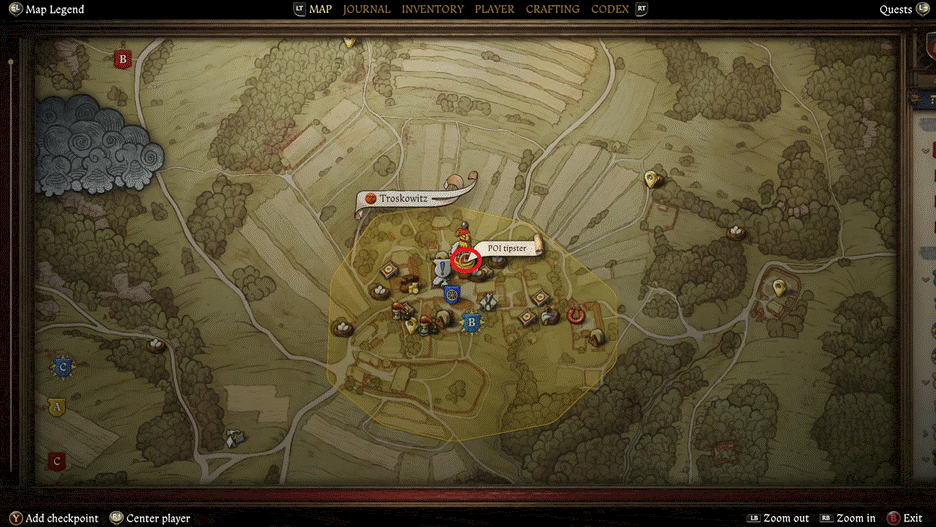Click the POI tipster map marker

coord(466,260)
